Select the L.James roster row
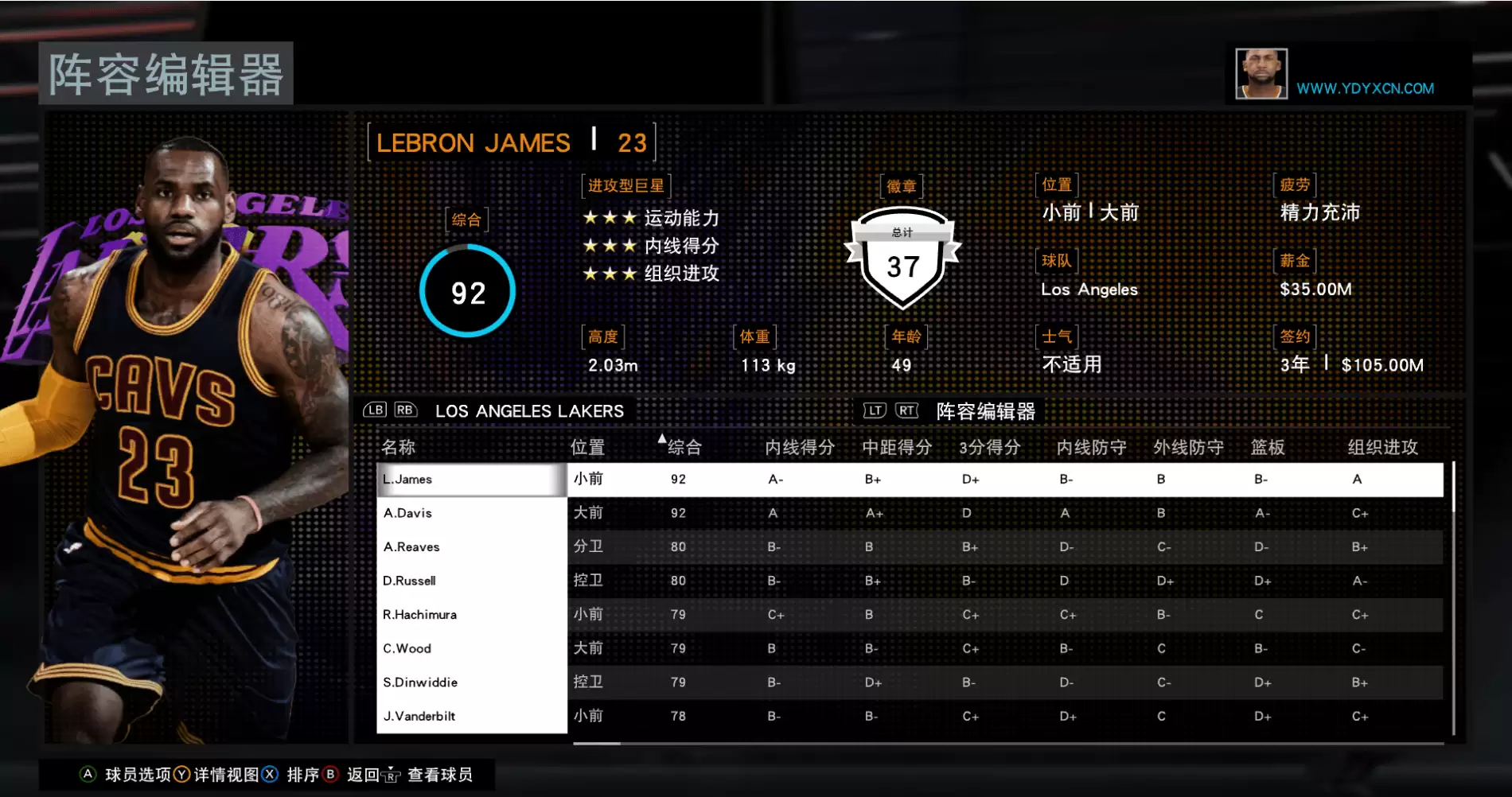The width and height of the screenshot is (1512, 797). 471,480
